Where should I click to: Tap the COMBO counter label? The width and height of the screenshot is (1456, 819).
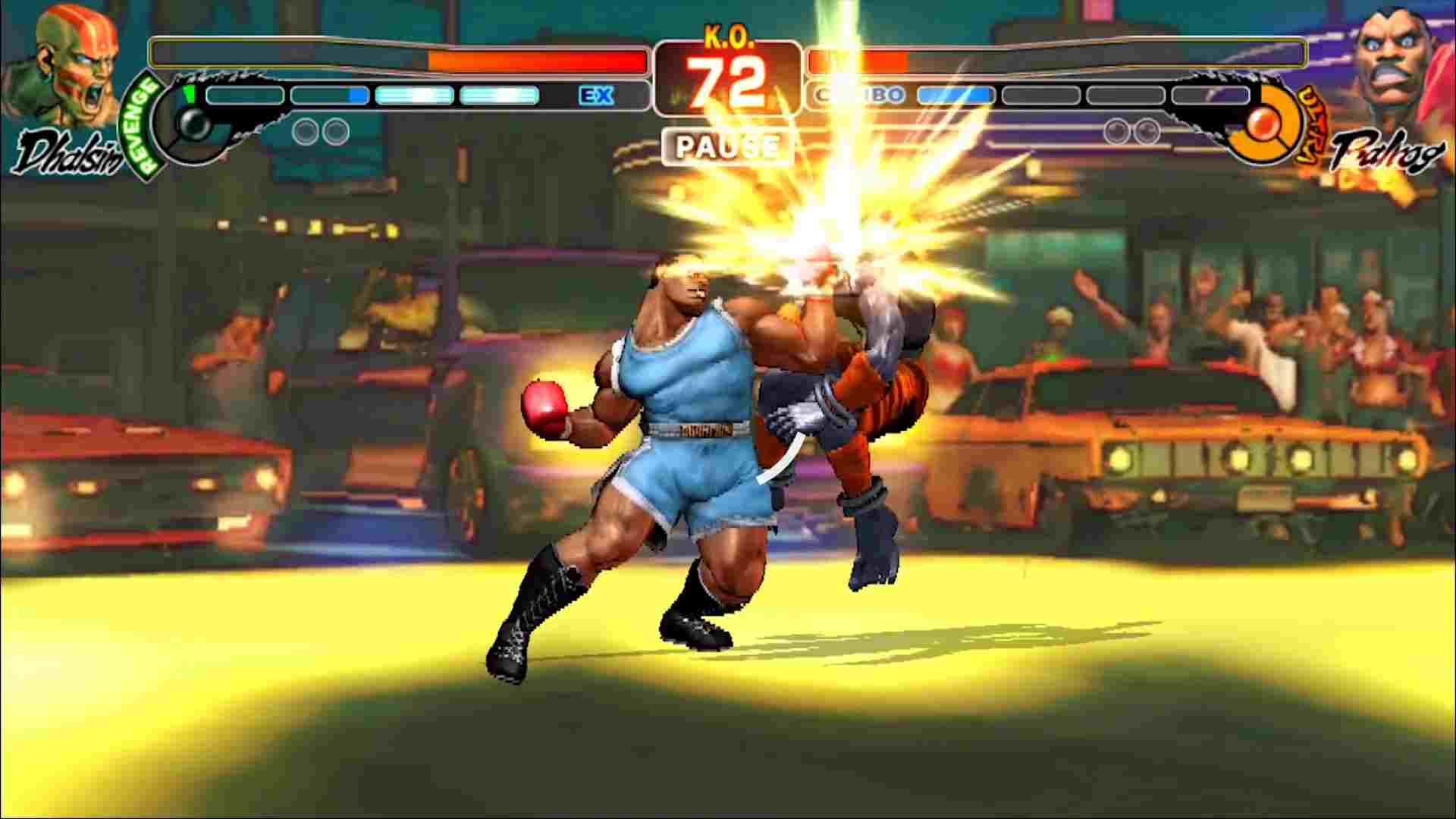861,96
